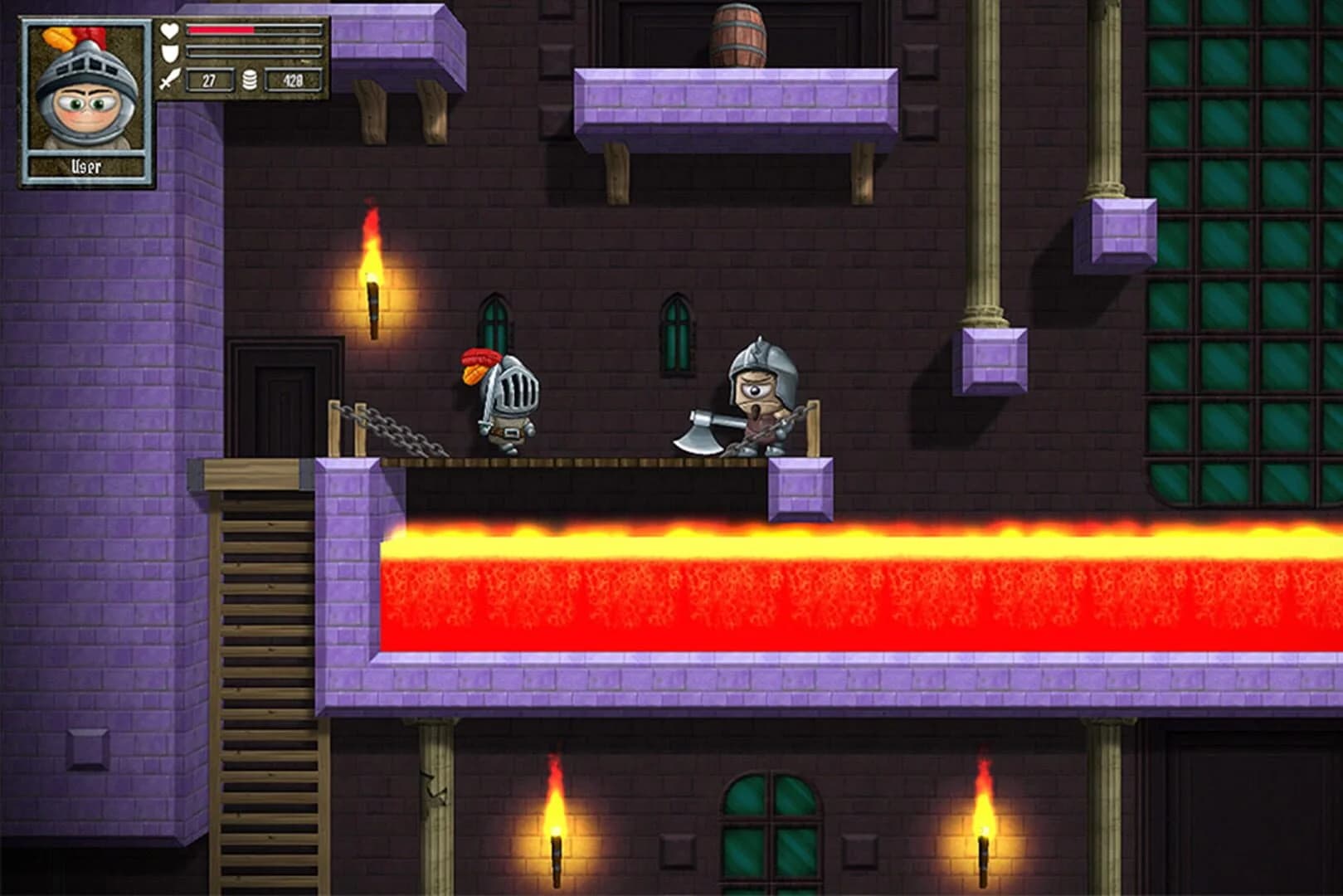This screenshot has width=1343, height=896.
Task: Click the gold counter showing 420
Action: tap(292, 80)
